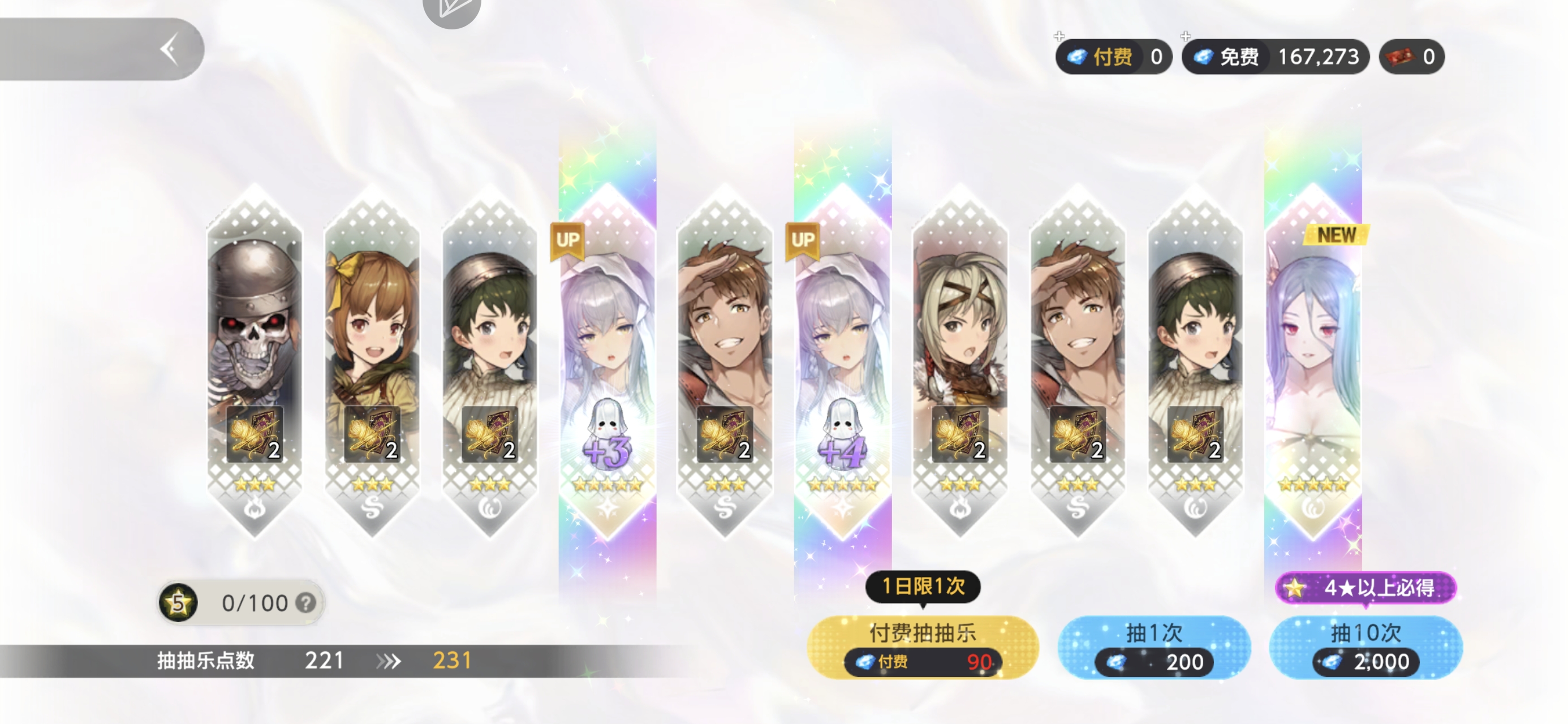
Task: View the skeleton warrior result card
Action: click(x=255, y=360)
